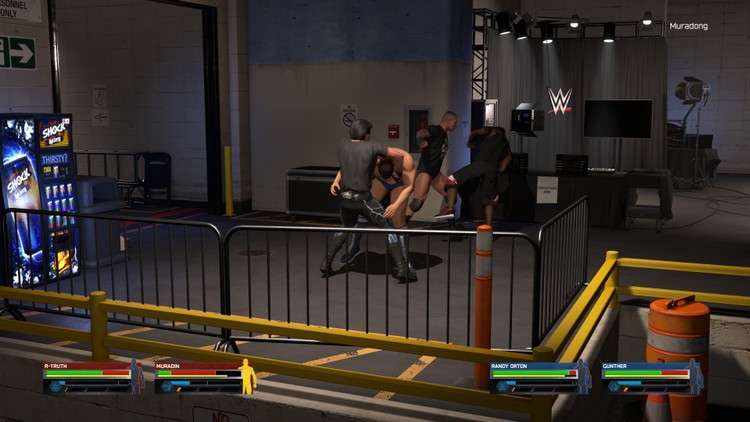
Task: Select R-Truth's wrestler status panel
Action: (x=93, y=377)
